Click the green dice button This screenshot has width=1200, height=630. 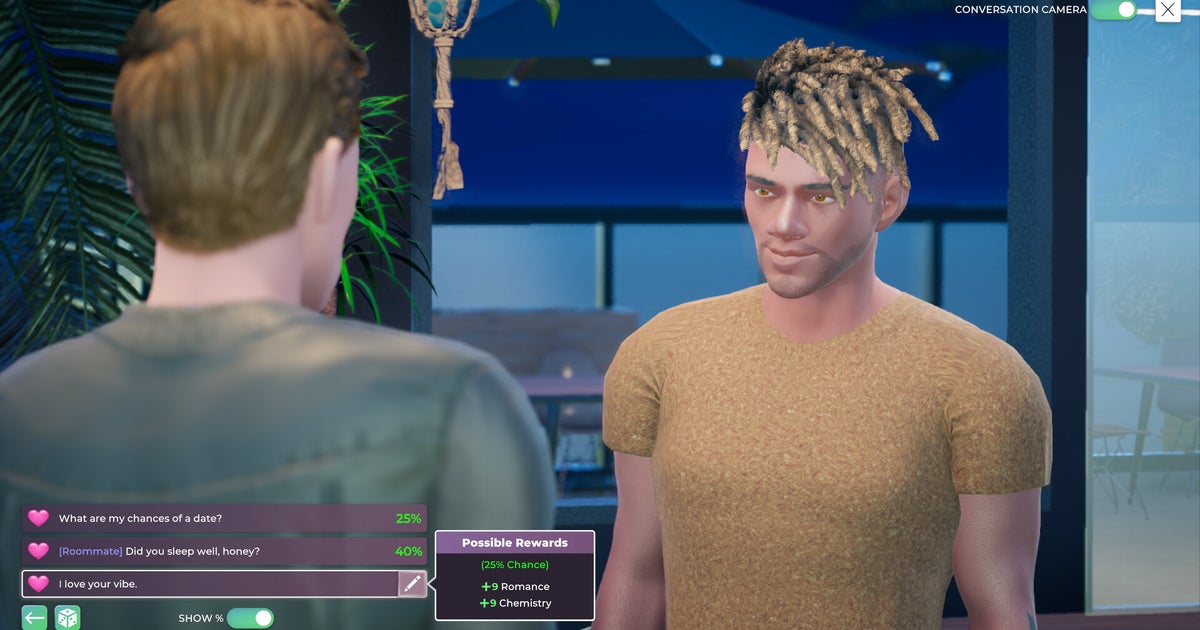(x=67, y=618)
